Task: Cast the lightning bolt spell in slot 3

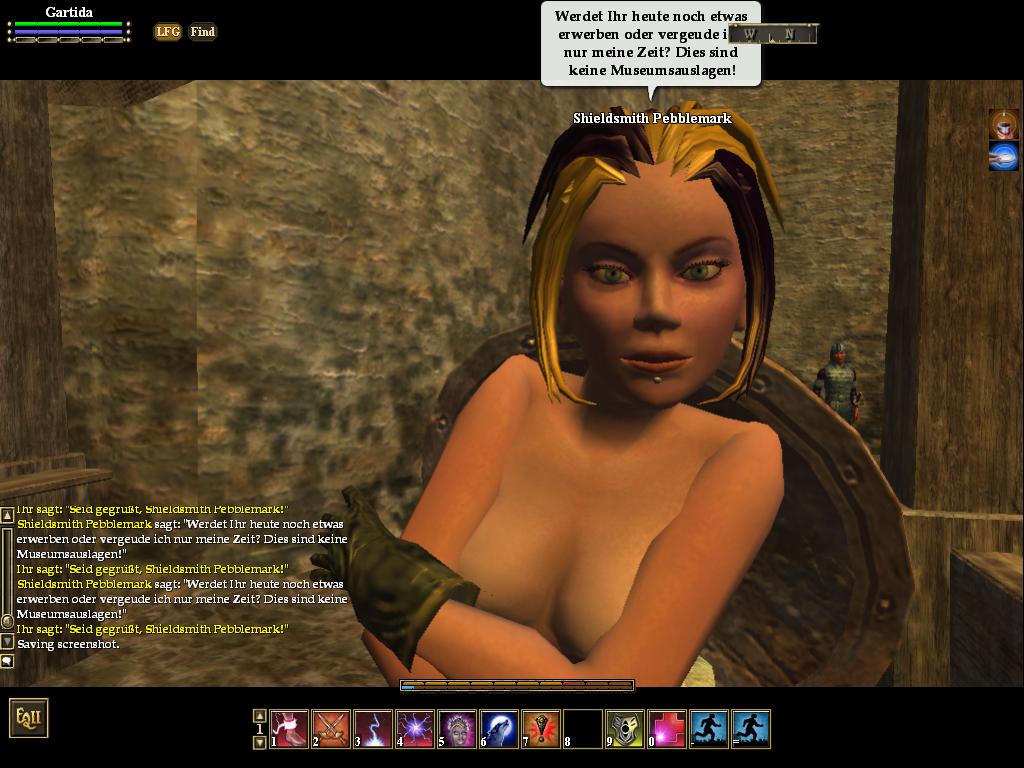Action: pyautogui.click(x=373, y=729)
